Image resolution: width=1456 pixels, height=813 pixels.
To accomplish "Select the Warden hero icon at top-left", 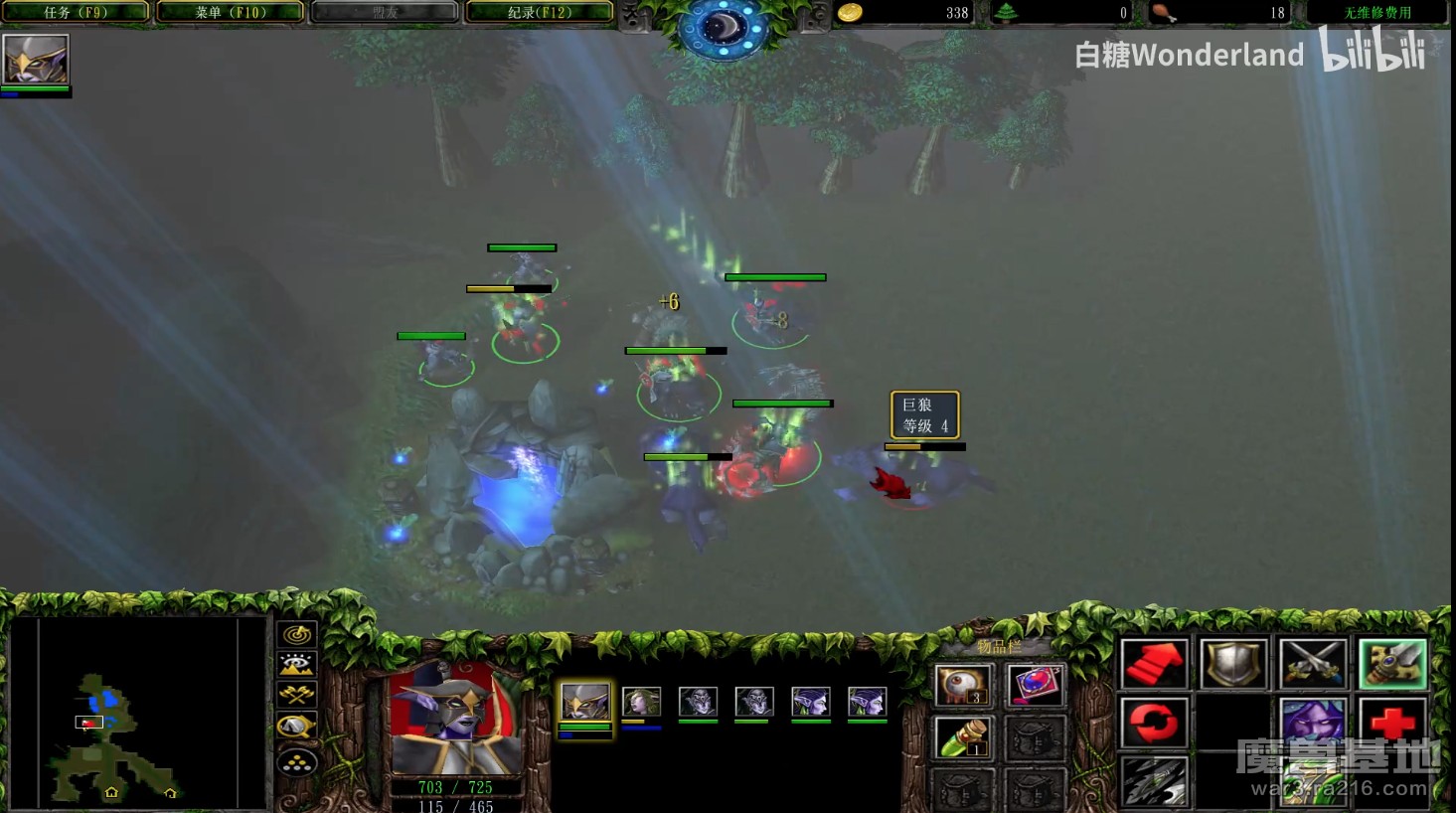I will coord(36,59).
